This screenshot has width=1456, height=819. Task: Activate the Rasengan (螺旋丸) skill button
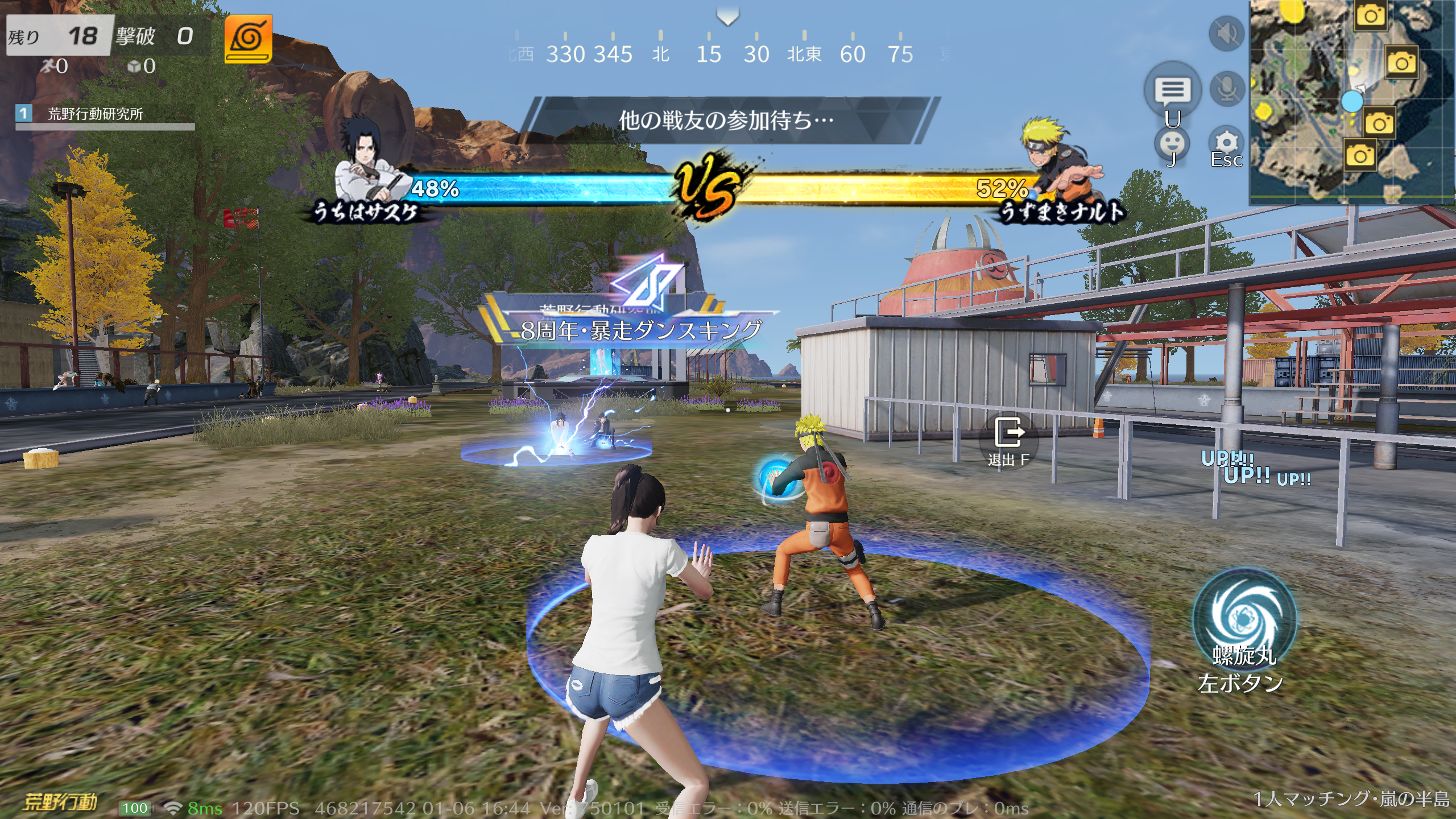coord(1244,618)
